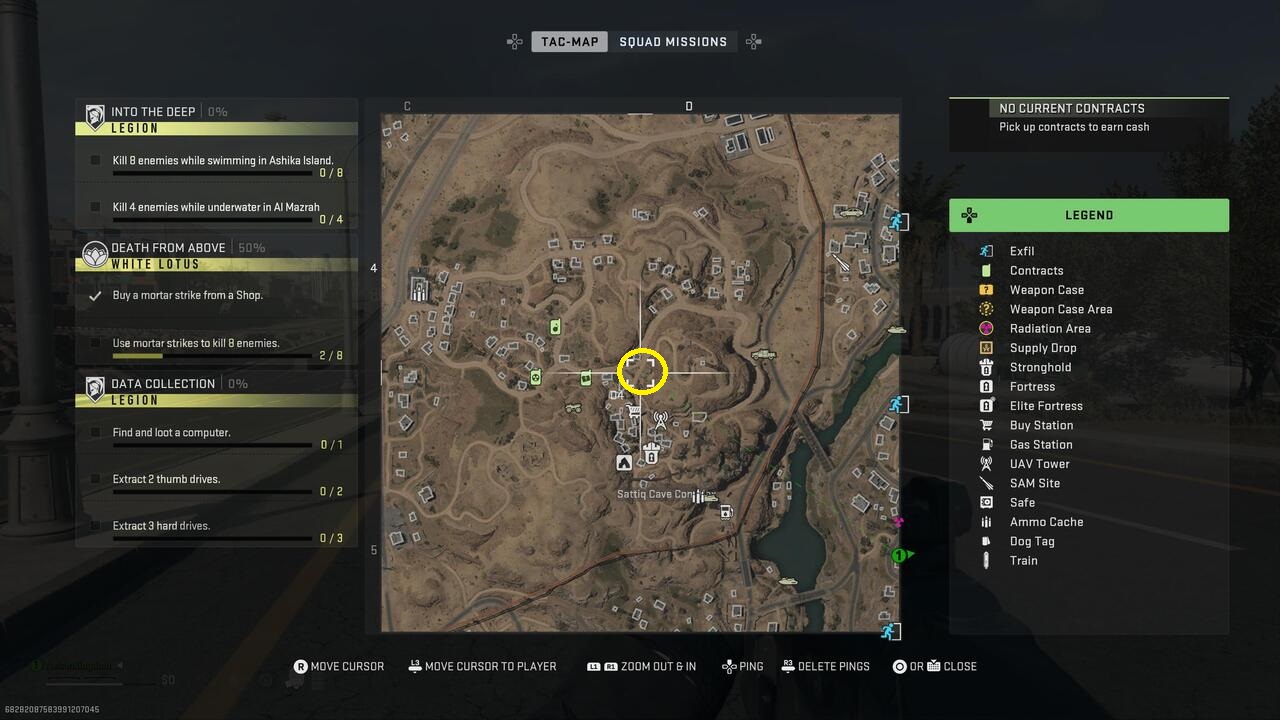Open the LEGEND panel
1280x720 pixels.
pos(1089,215)
